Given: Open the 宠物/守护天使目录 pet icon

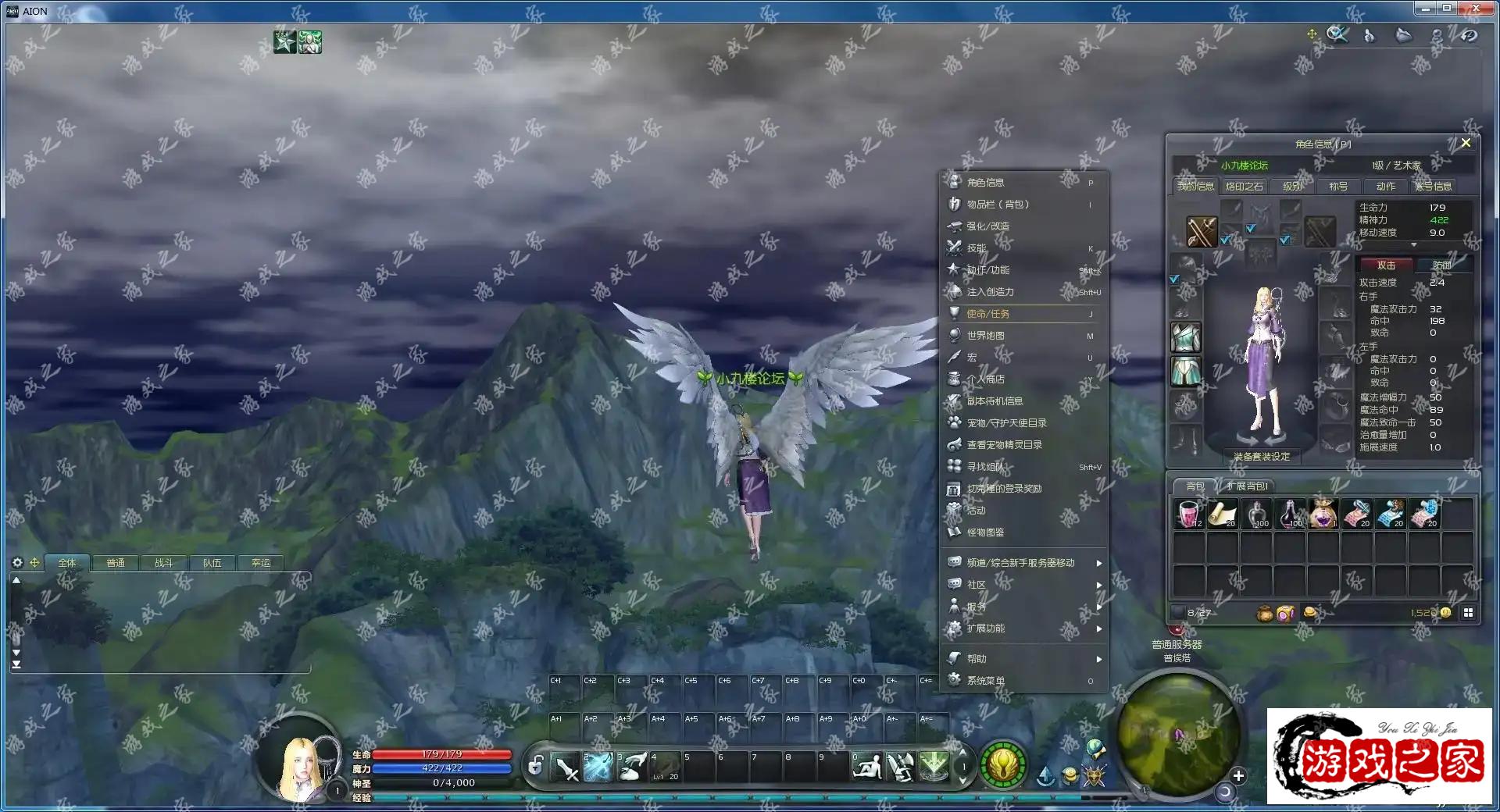Looking at the screenshot, I should [x=954, y=422].
